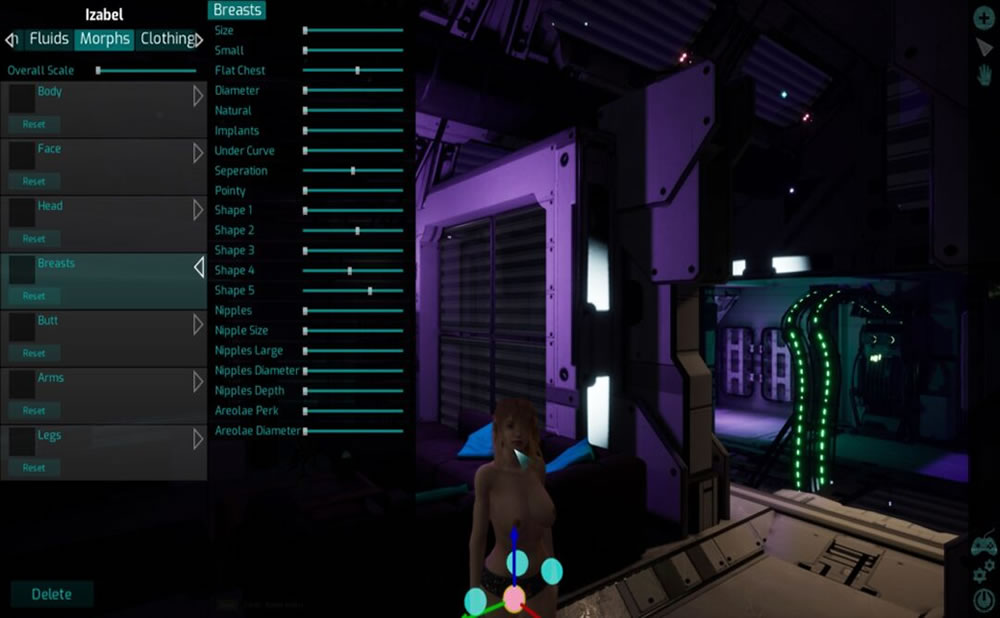Switch to the Fluids tab
Screen dimensions: 1000x618
[48, 39]
